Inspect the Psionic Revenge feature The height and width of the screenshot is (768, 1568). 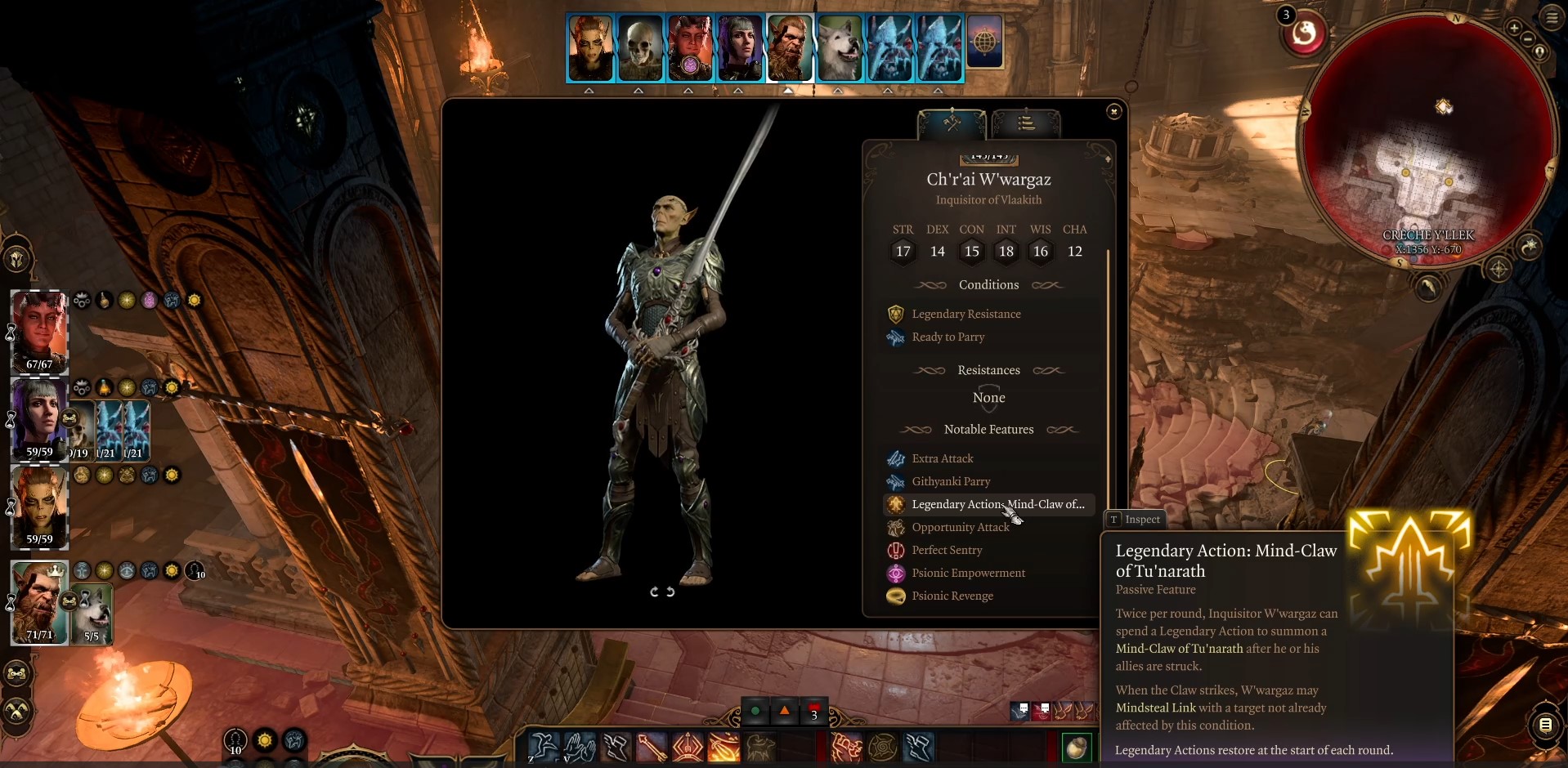(x=952, y=596)
